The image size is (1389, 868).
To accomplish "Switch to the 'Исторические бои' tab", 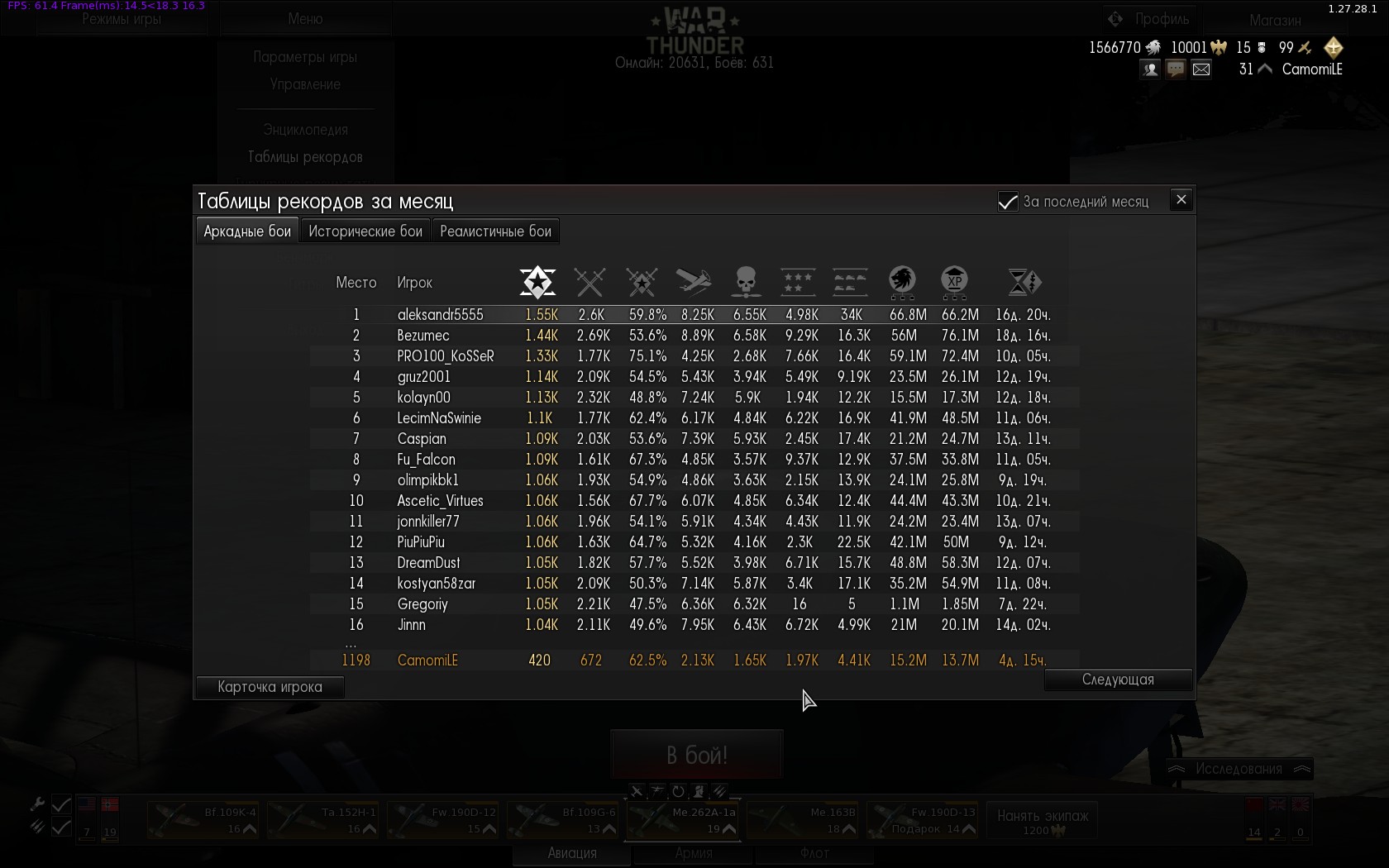I will [365, 231].
